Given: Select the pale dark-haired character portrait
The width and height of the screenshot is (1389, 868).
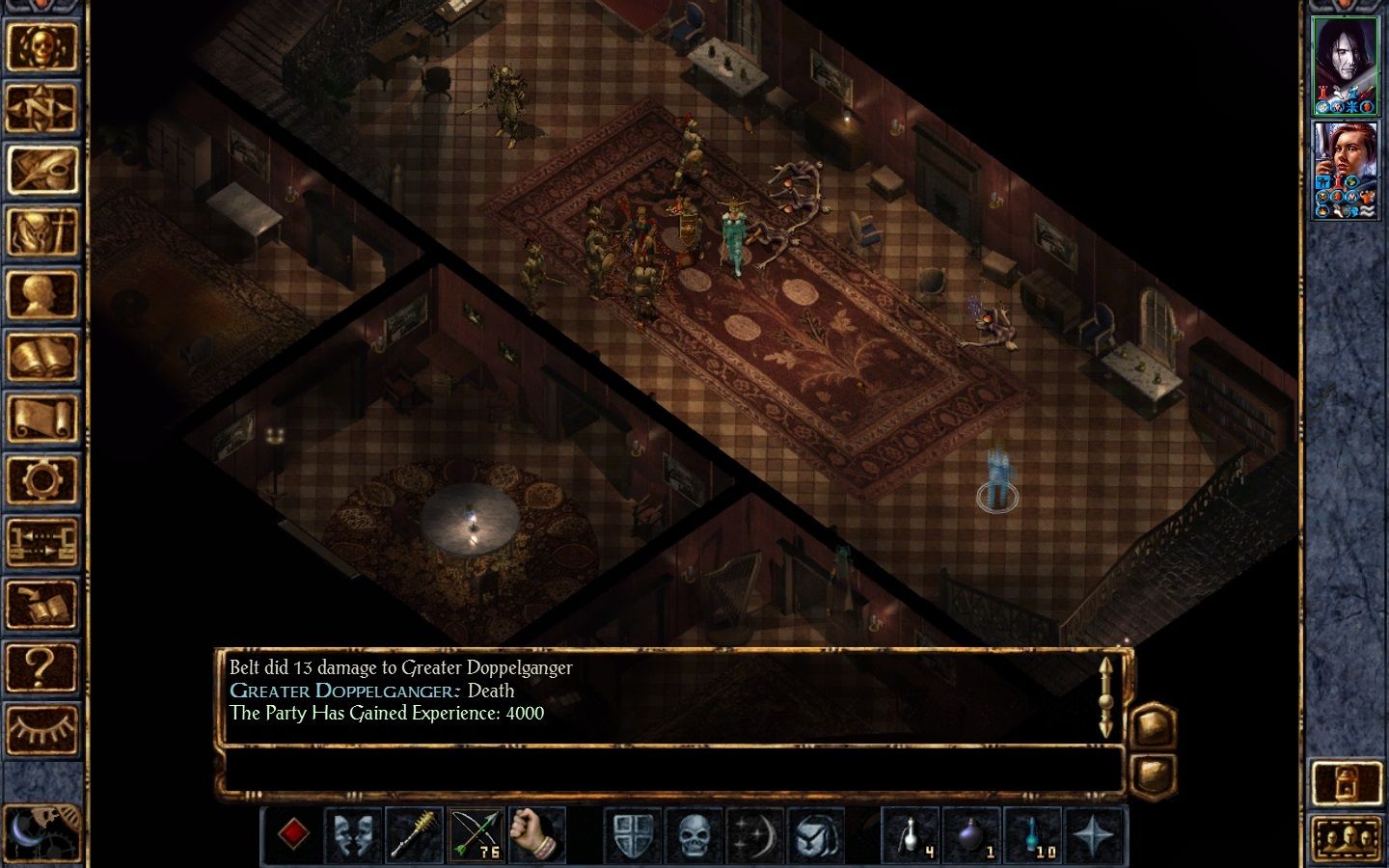Looking at the screenshot, I should tap(1345, 64).
